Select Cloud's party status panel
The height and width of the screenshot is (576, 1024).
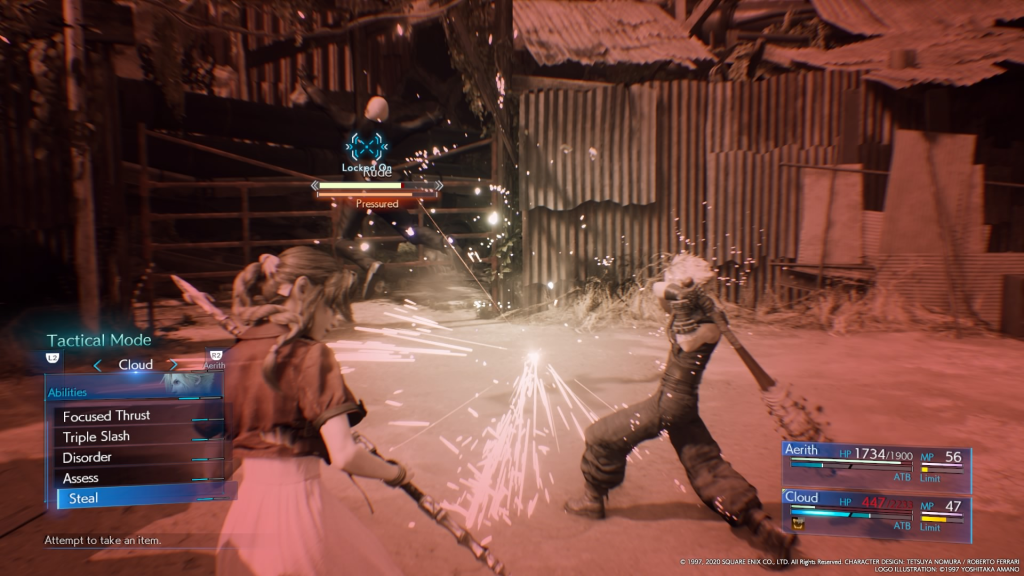(875, 509)
